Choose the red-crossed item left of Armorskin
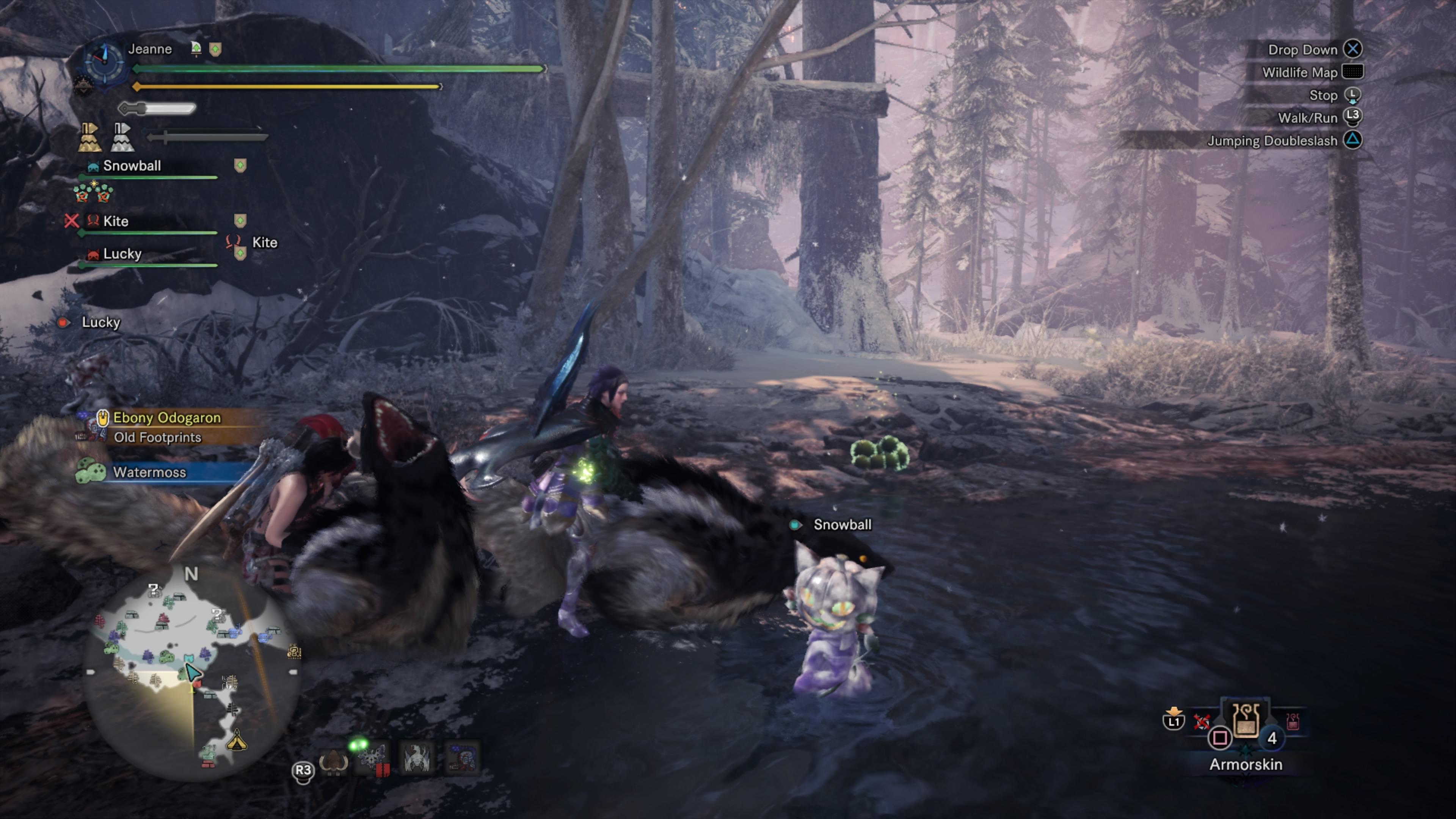This screenshot has width=1456, height=819. coord(1202,722)
